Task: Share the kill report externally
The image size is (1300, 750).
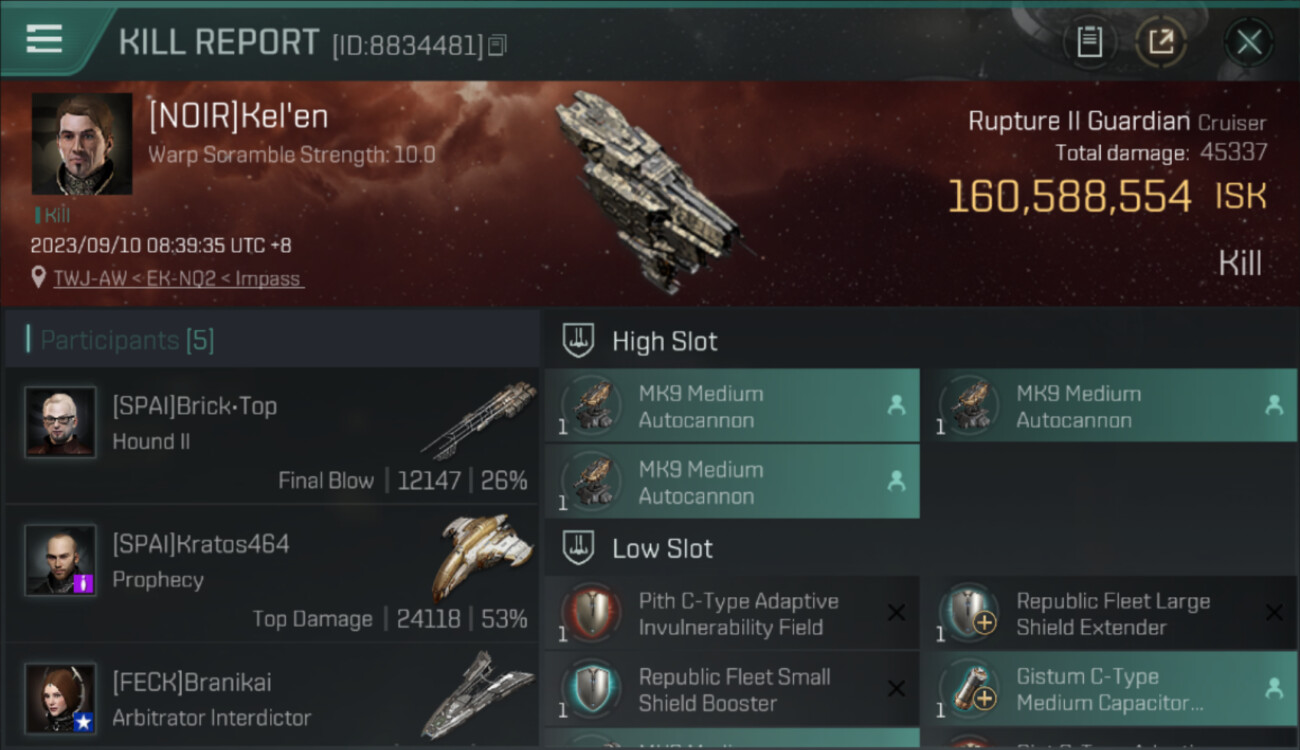Action: coord(1160,42)
